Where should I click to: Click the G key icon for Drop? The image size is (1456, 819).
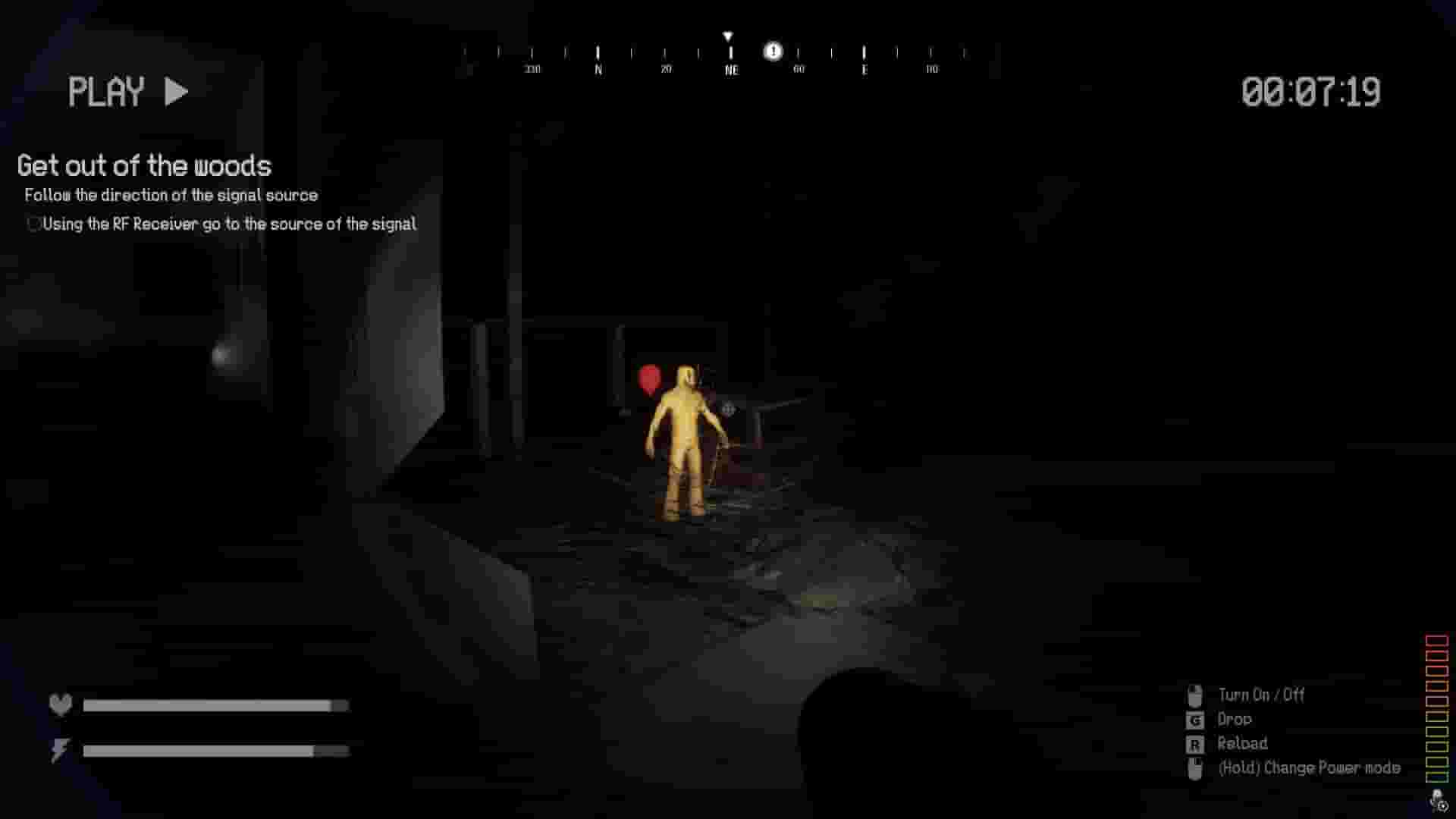(x=1197, y=719)
